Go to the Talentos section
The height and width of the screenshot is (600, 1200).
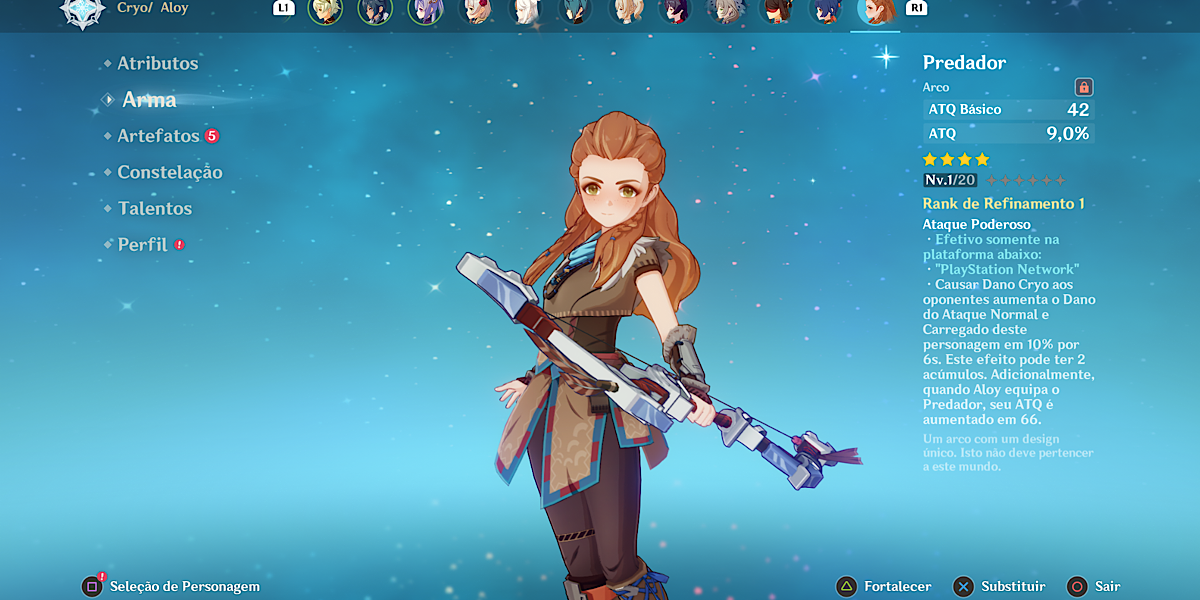coord(154,208)
